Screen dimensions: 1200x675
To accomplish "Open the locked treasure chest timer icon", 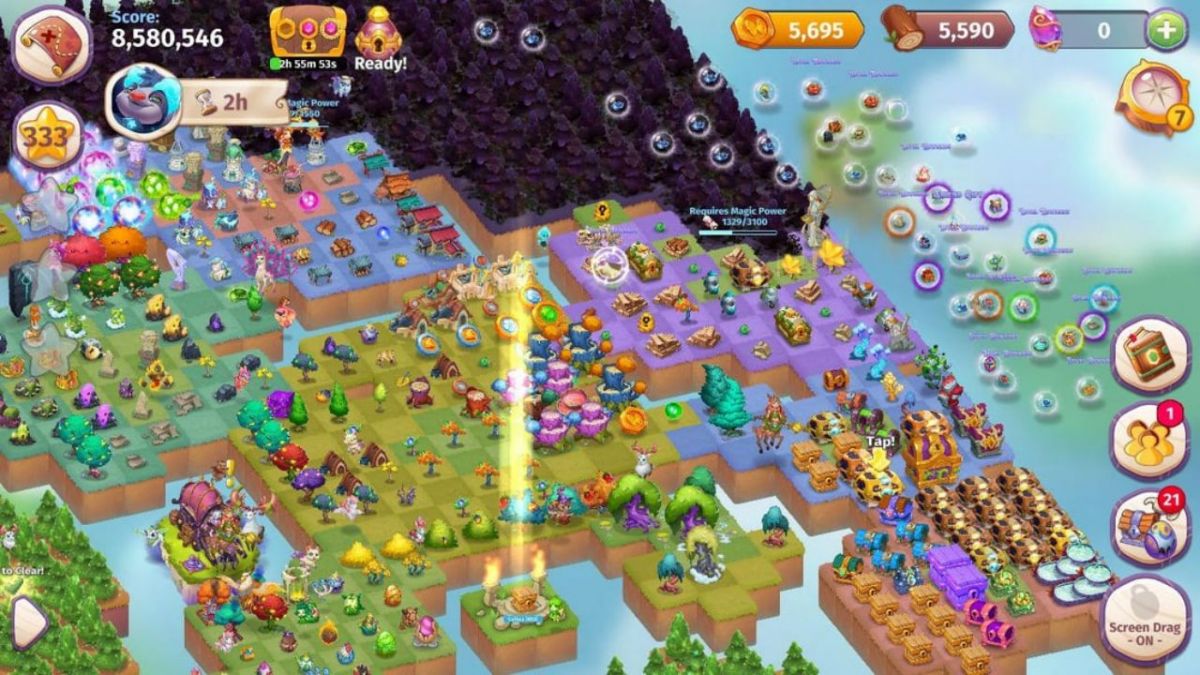I will [x=307, y=33].
